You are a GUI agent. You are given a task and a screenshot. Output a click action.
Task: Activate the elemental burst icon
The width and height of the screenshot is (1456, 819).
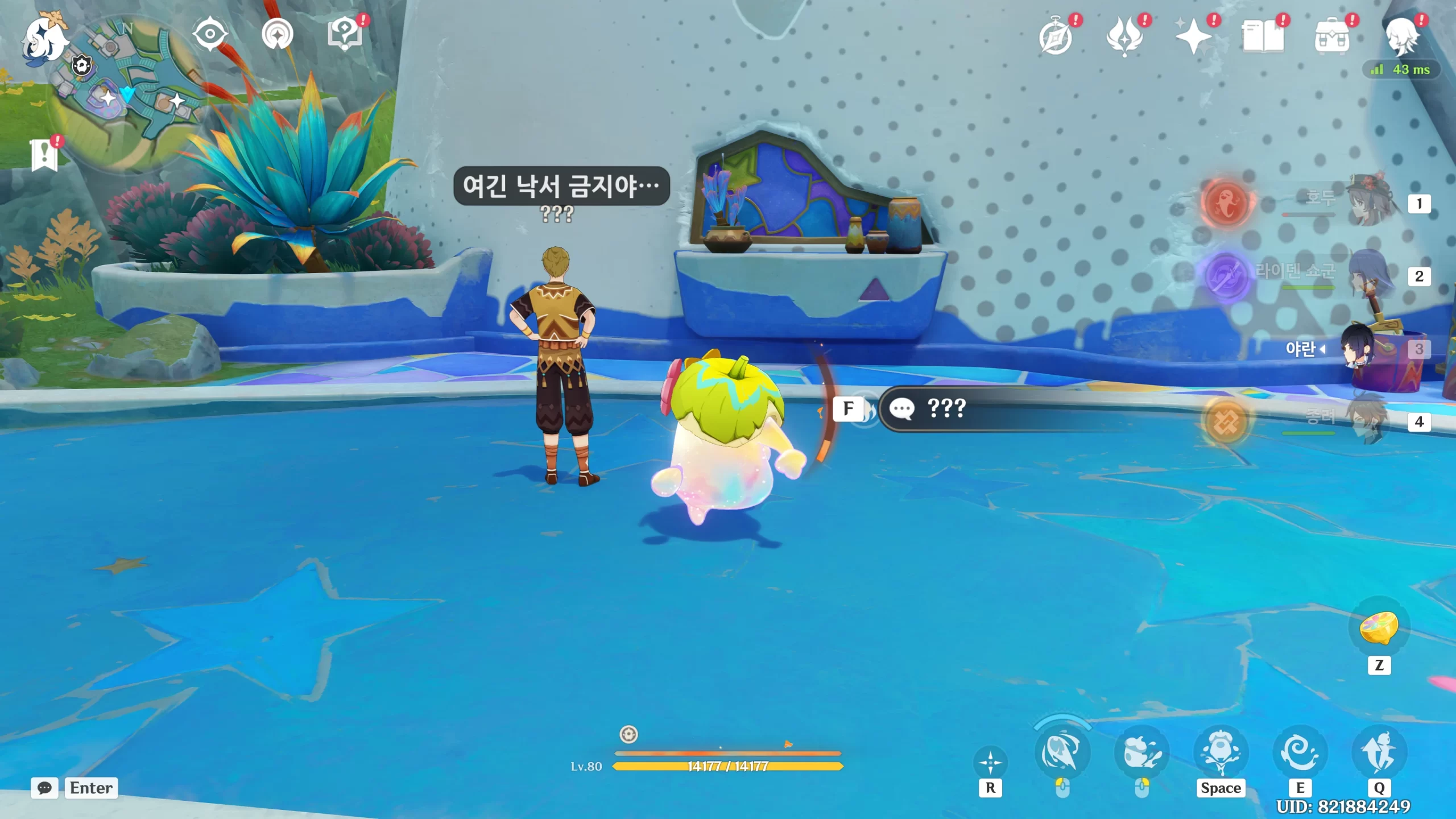tap(1379, 752)
